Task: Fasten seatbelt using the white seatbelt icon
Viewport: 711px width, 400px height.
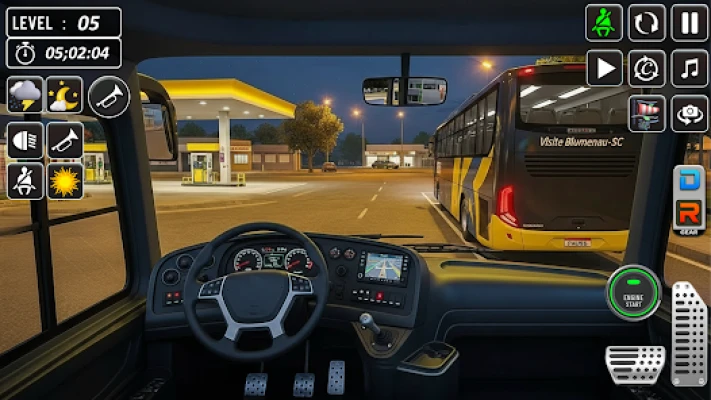Action: tap(25, 182)
